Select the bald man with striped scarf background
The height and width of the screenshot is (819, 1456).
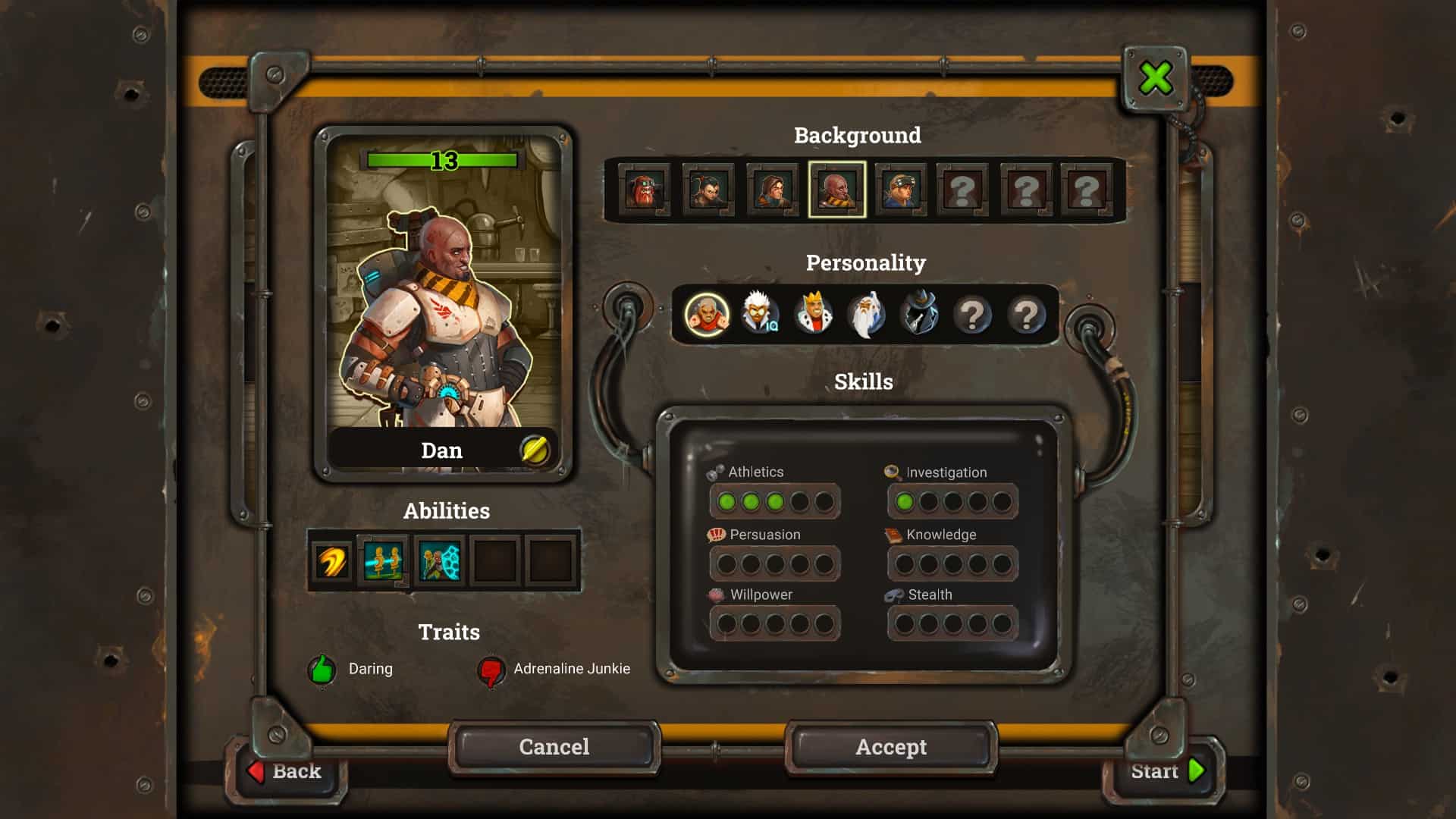pyautogui.click(x=836, y=190)
